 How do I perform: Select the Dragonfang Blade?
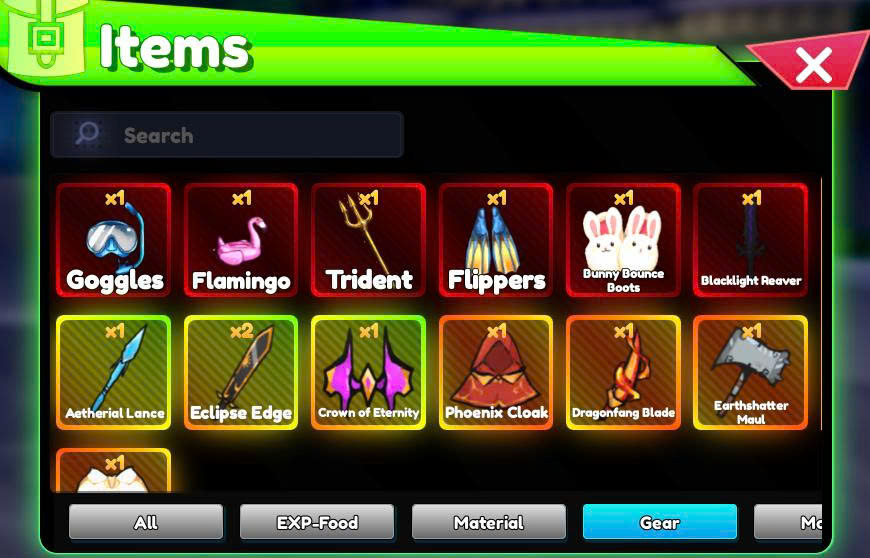tap(623, 372)
